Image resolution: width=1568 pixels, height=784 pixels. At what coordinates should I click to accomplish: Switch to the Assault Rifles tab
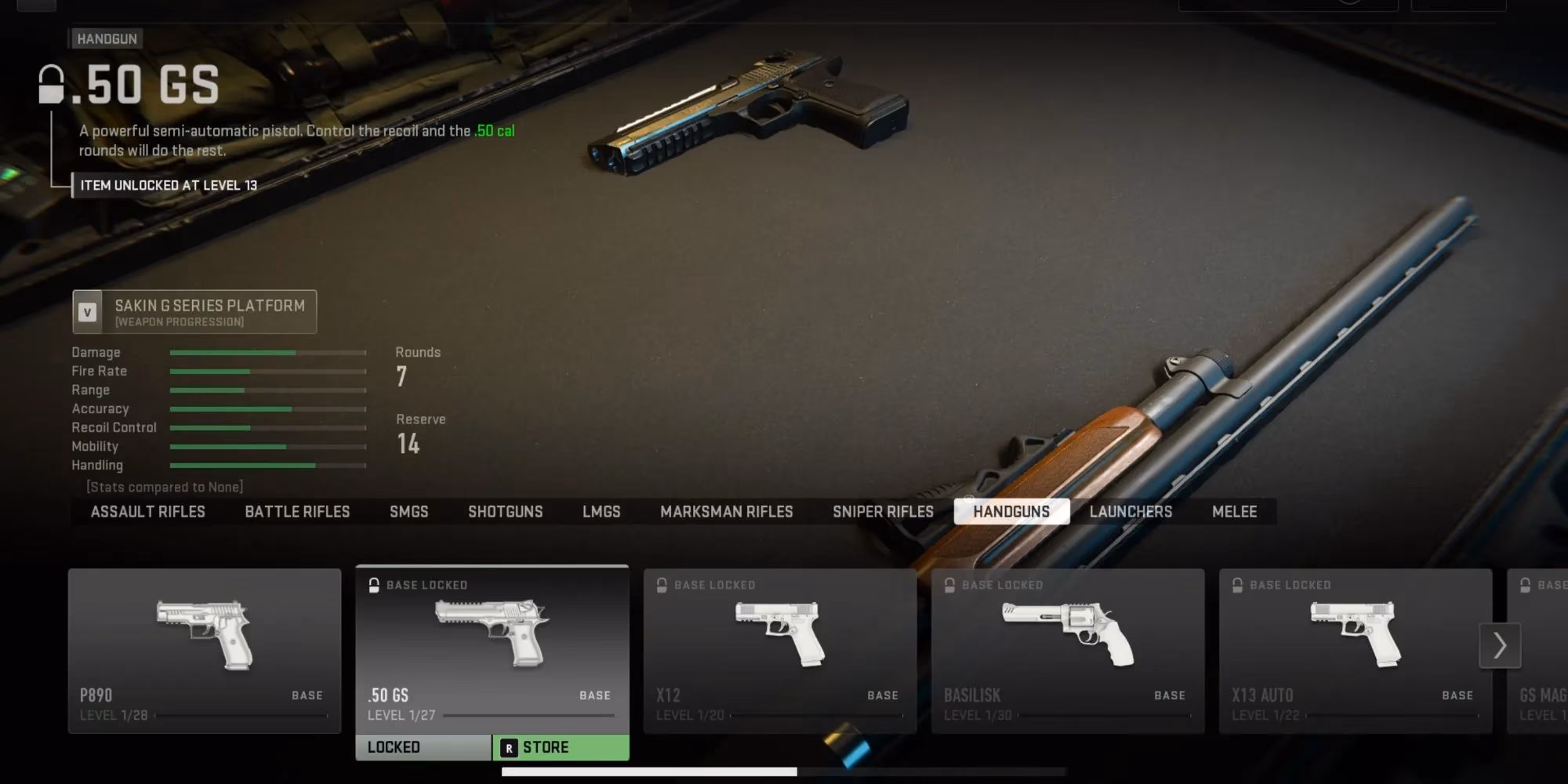coord(147,512)
